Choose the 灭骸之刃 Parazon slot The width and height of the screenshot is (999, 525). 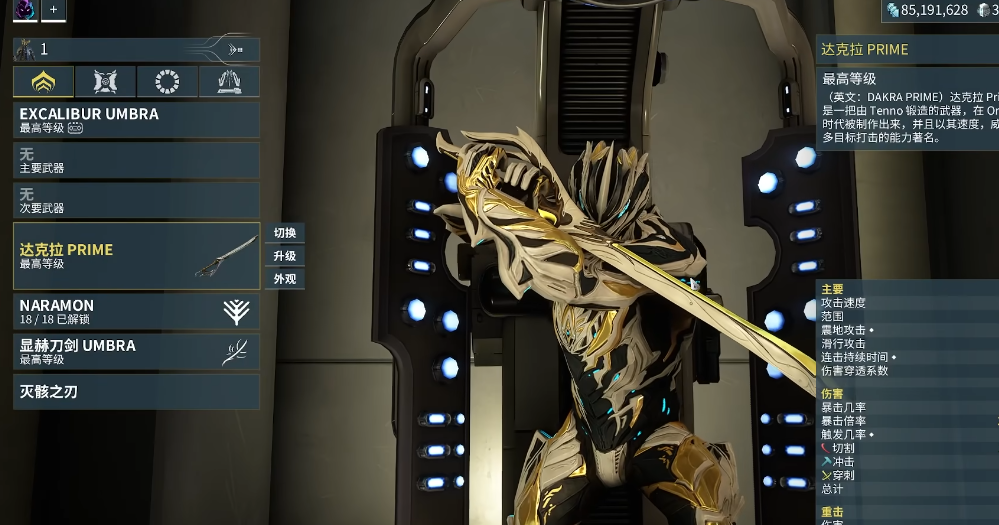click(x=136, y=391)
